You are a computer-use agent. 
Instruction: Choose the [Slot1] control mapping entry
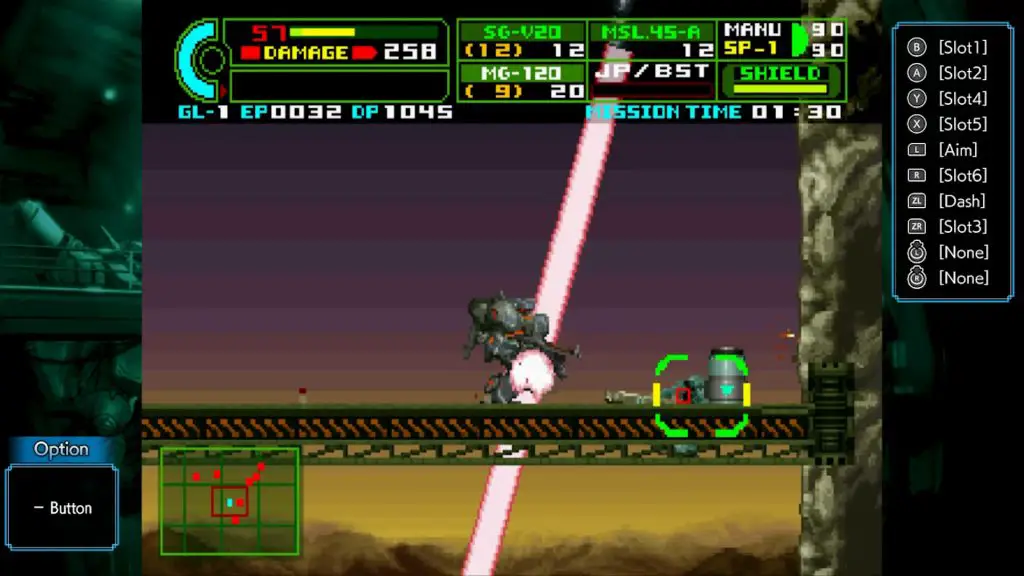coord(962,47)
